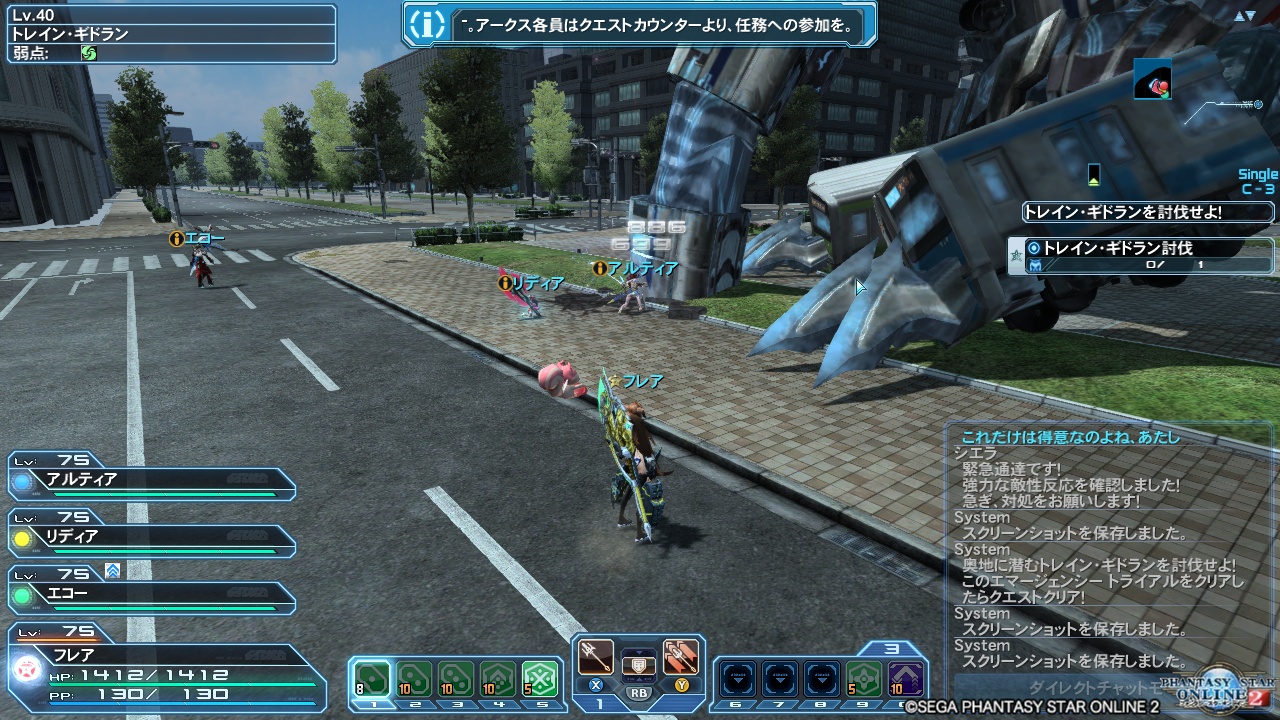Image resolution: width=1280 pixels, height=720 pixels.
Task: Click the shield icon on the RB weapon switcher
Action: click(x=637, y=666)
